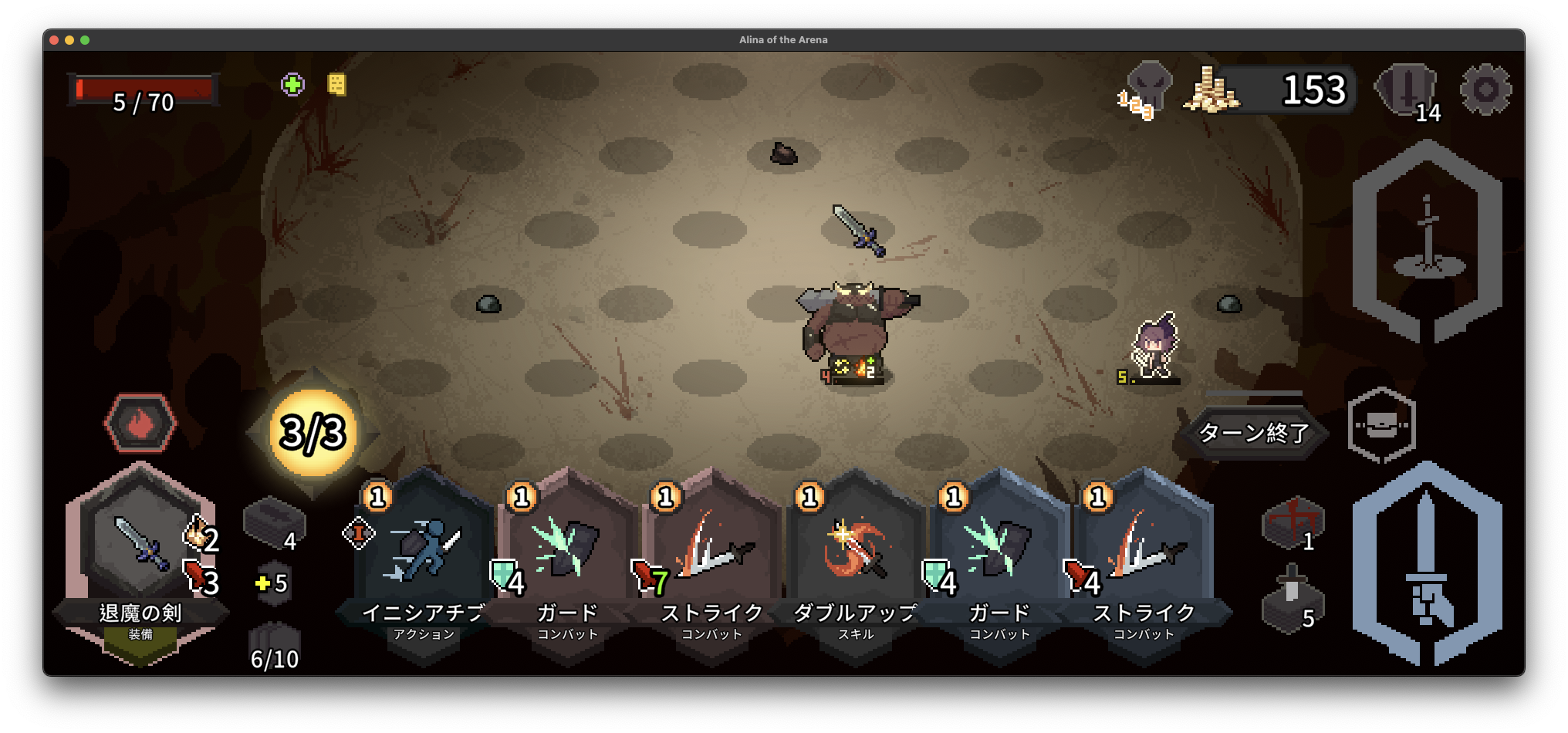The width and height of the screenshot is (1568, 733).
Task: Open the draw pile showing 4 cards
Action: pos(274,525)
